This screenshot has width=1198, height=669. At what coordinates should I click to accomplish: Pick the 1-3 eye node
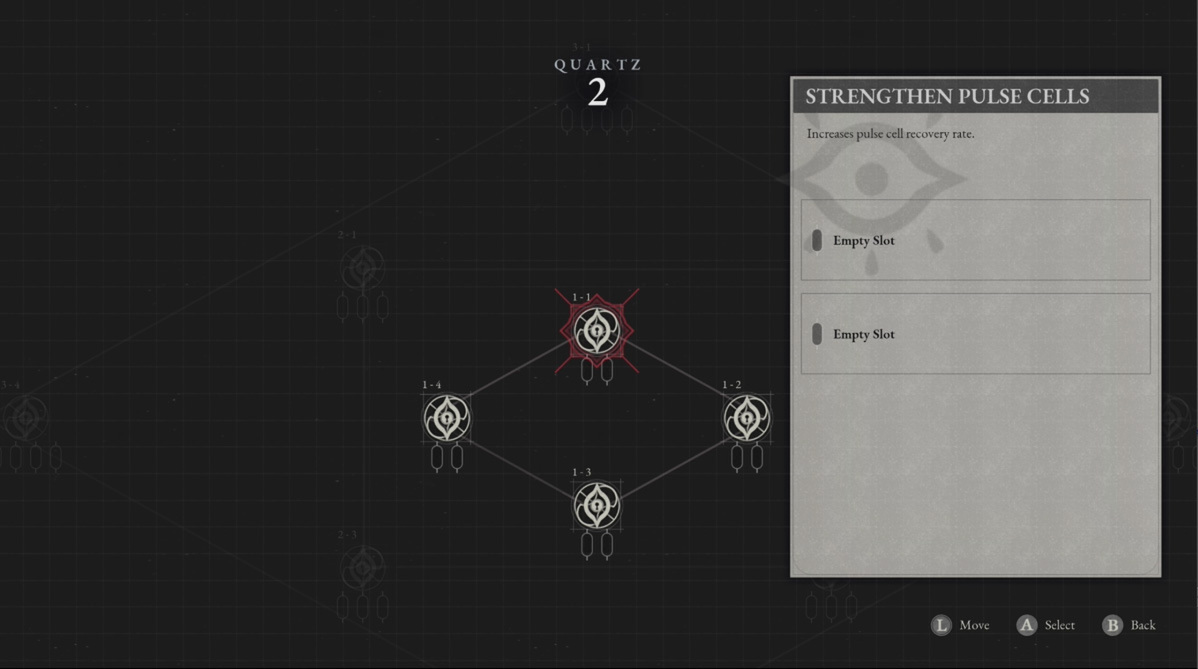coord(596,506)
